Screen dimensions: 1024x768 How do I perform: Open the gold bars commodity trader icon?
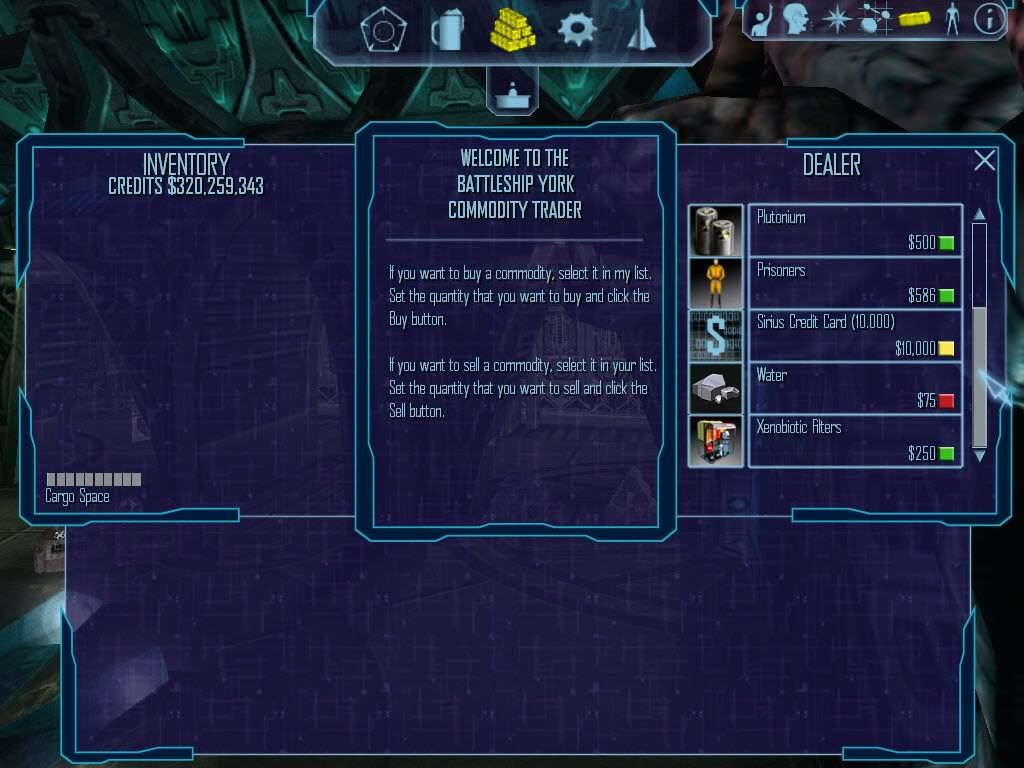513,30
